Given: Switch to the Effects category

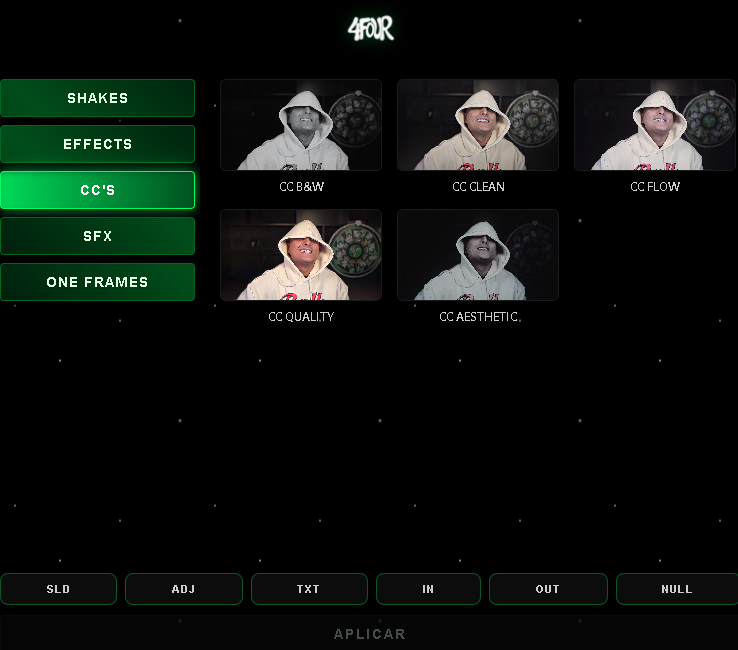Looking at the screenshot, I should [x=97, y=144].
